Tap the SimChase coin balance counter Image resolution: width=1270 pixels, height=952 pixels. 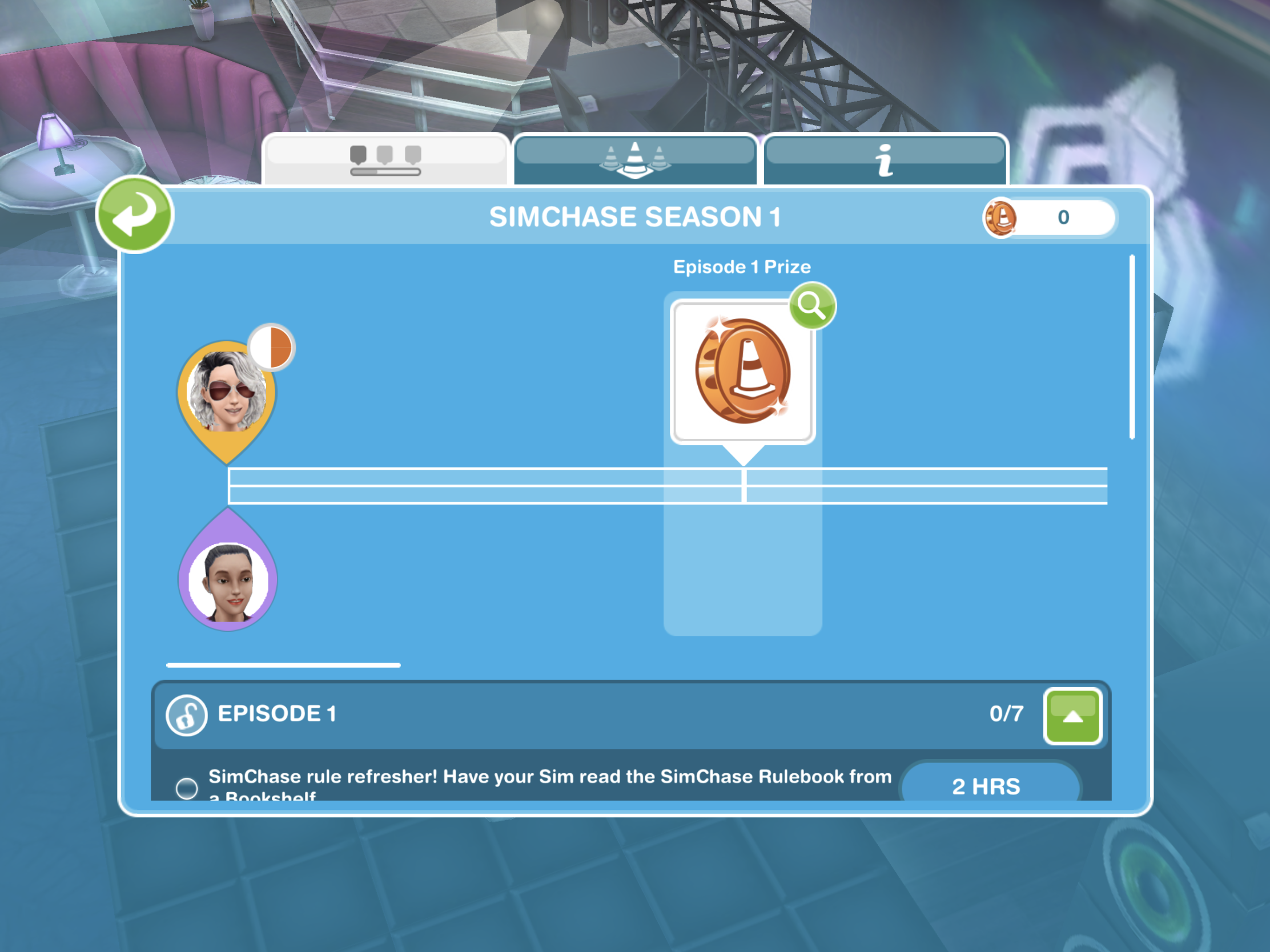point(1049,217)
